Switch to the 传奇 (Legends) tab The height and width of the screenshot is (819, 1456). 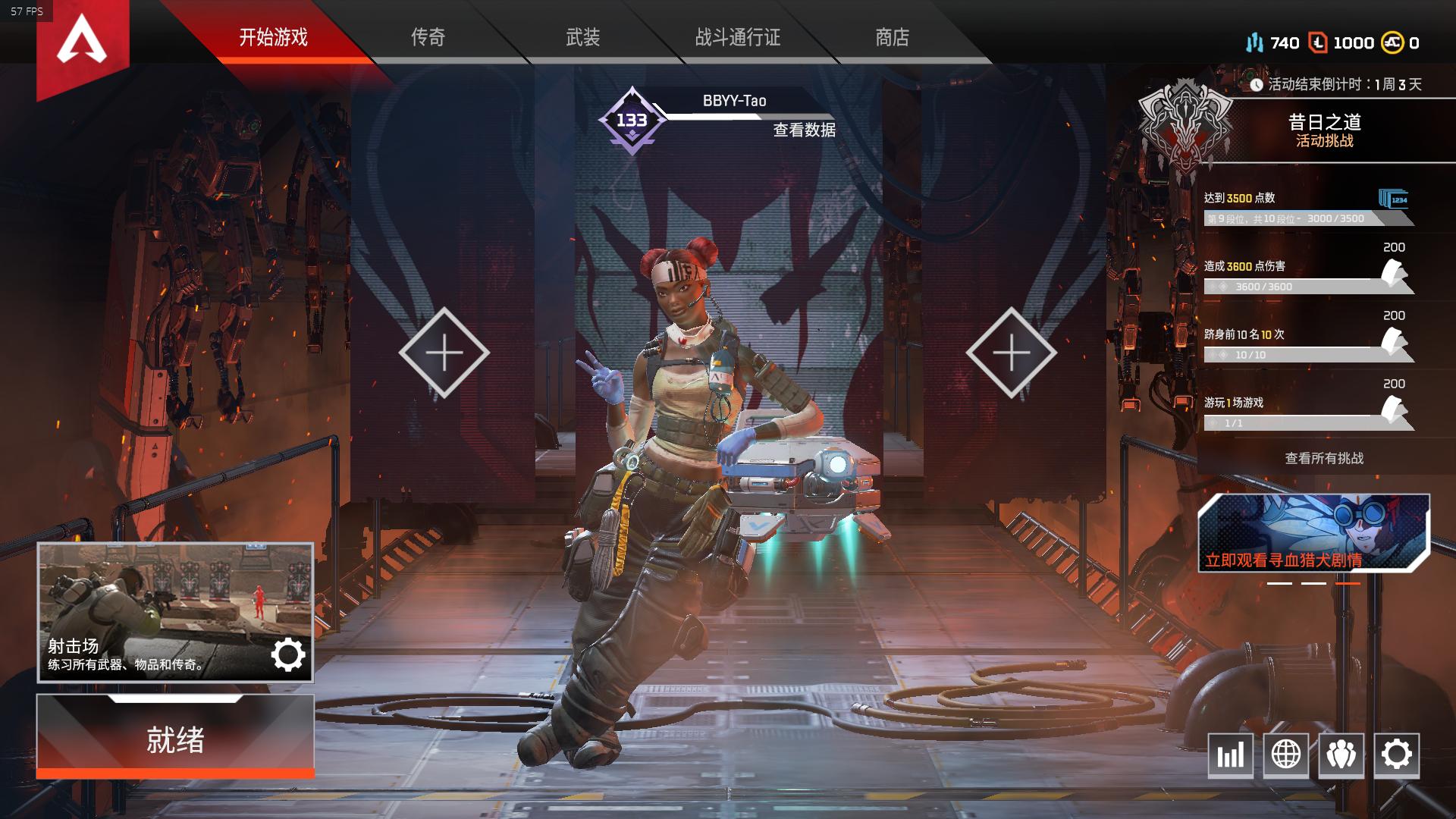click(428, 37)
